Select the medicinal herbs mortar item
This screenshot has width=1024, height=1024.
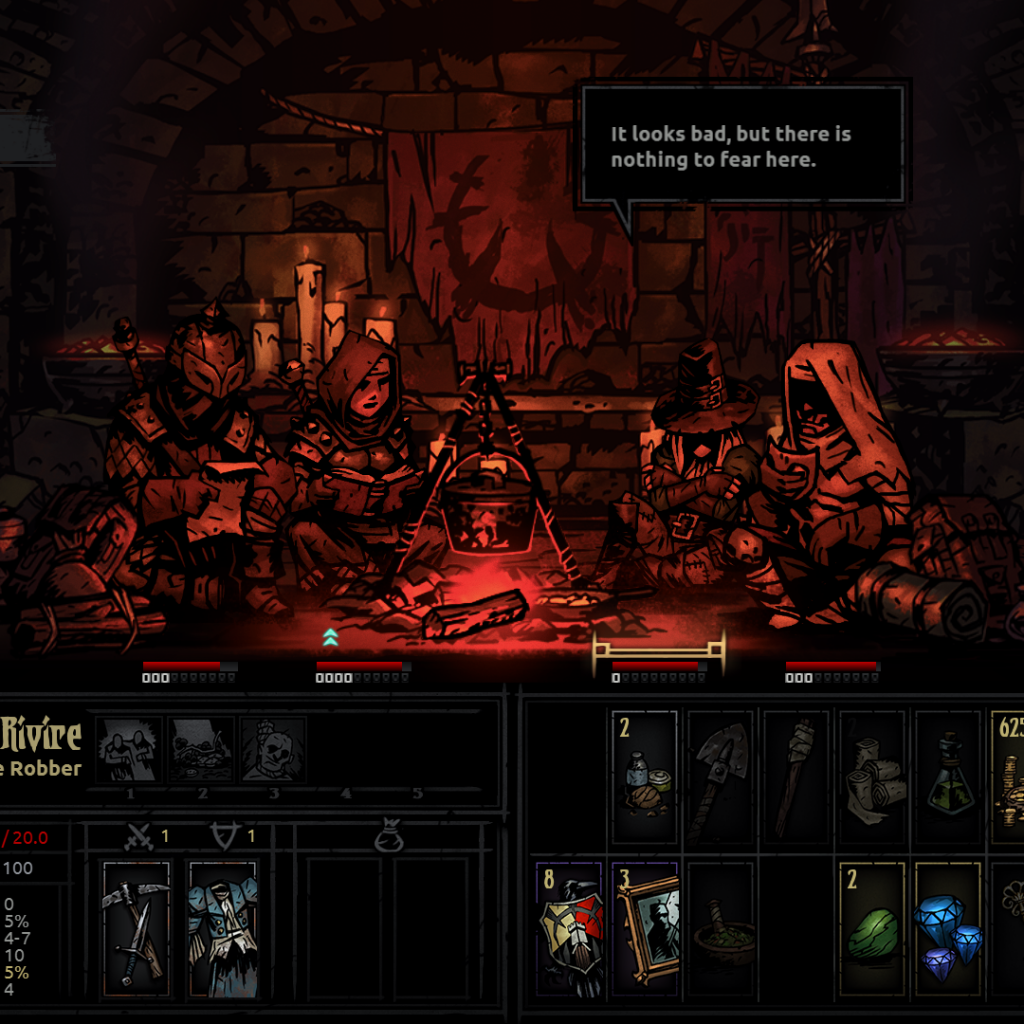click(x=720, y=928)
